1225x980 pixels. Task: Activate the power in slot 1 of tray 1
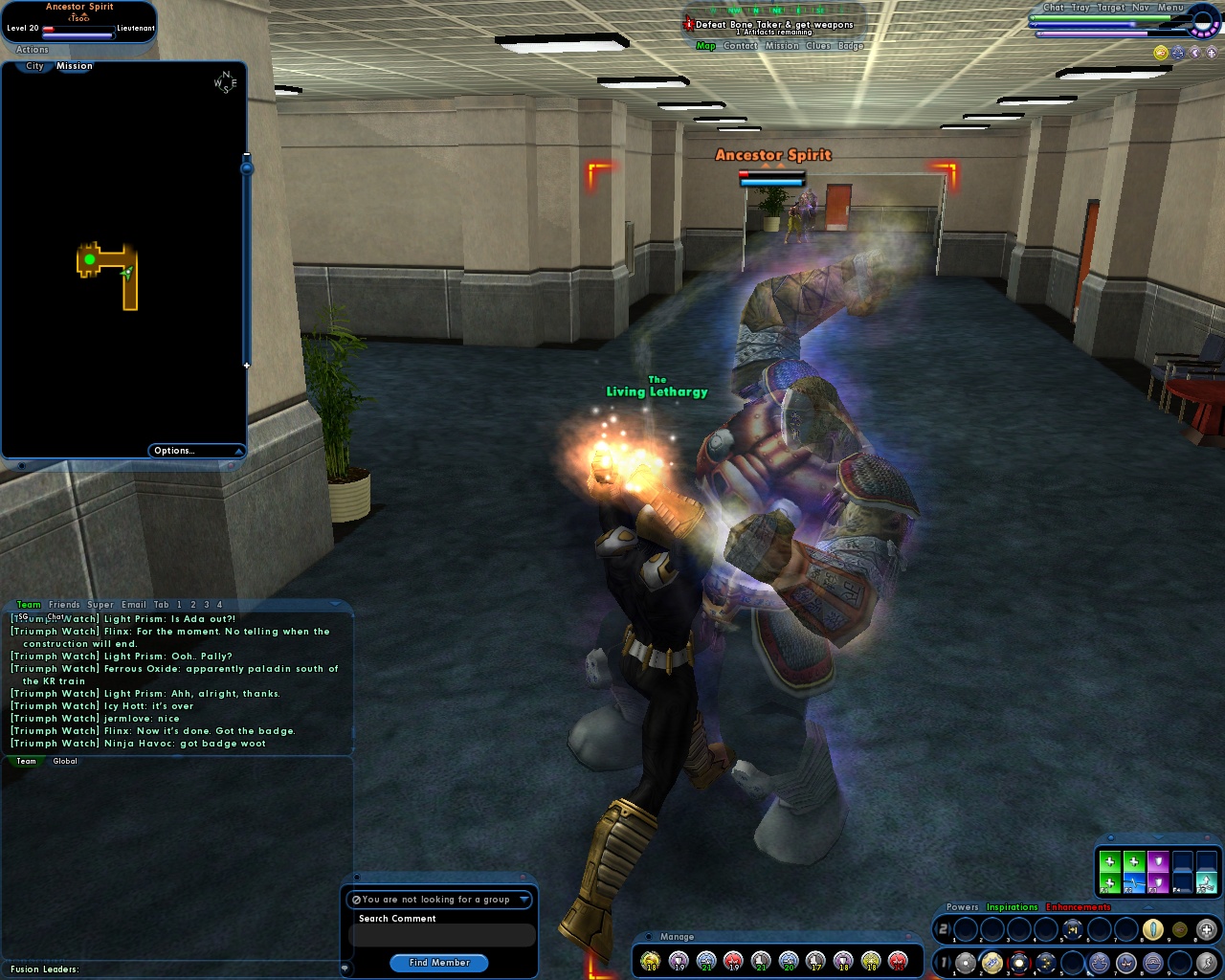(967, 961)
